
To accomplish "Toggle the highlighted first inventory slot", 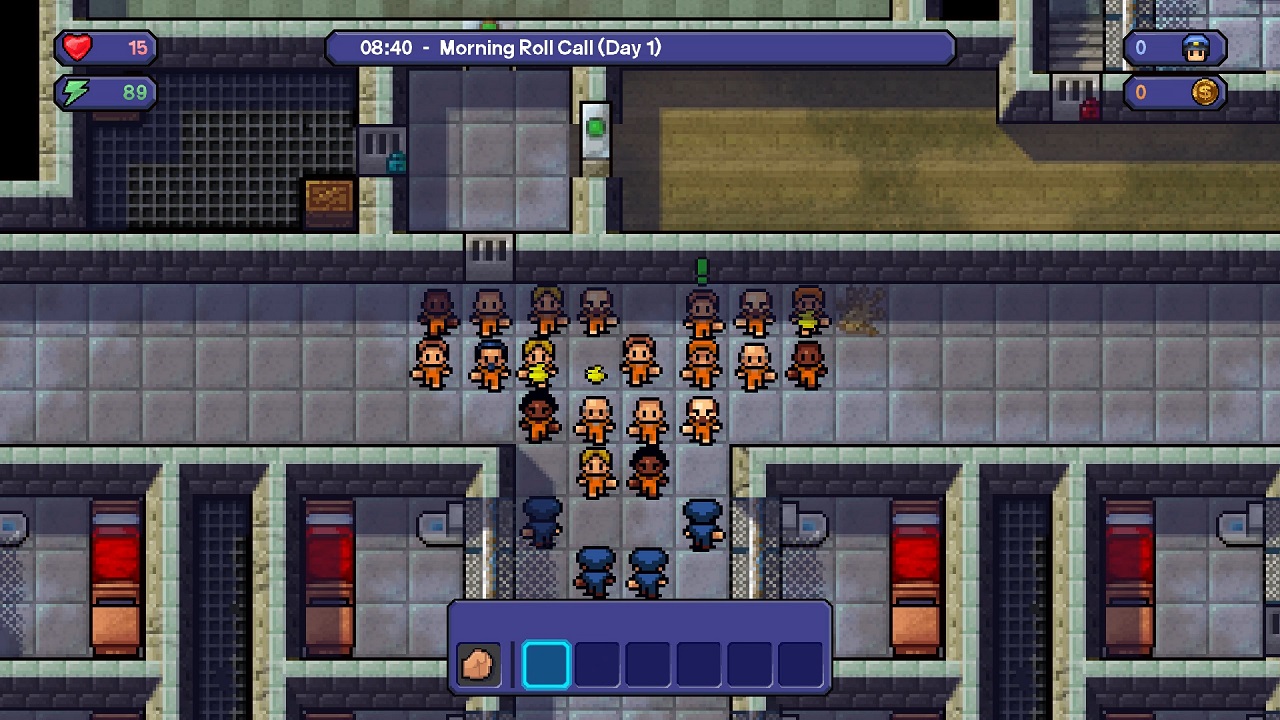I will 547,662.
